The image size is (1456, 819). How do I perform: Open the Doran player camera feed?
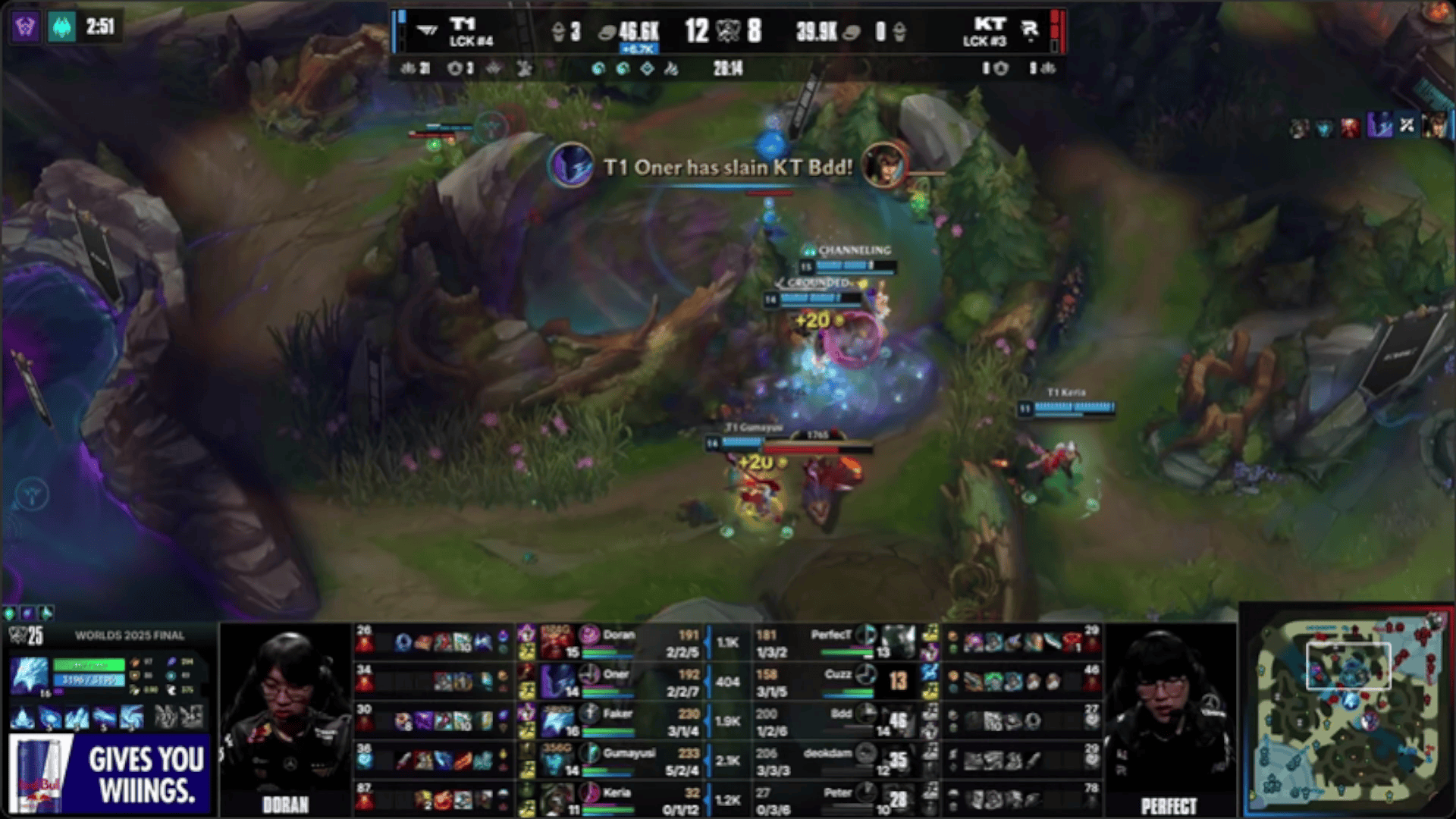[x=286, y=717]
